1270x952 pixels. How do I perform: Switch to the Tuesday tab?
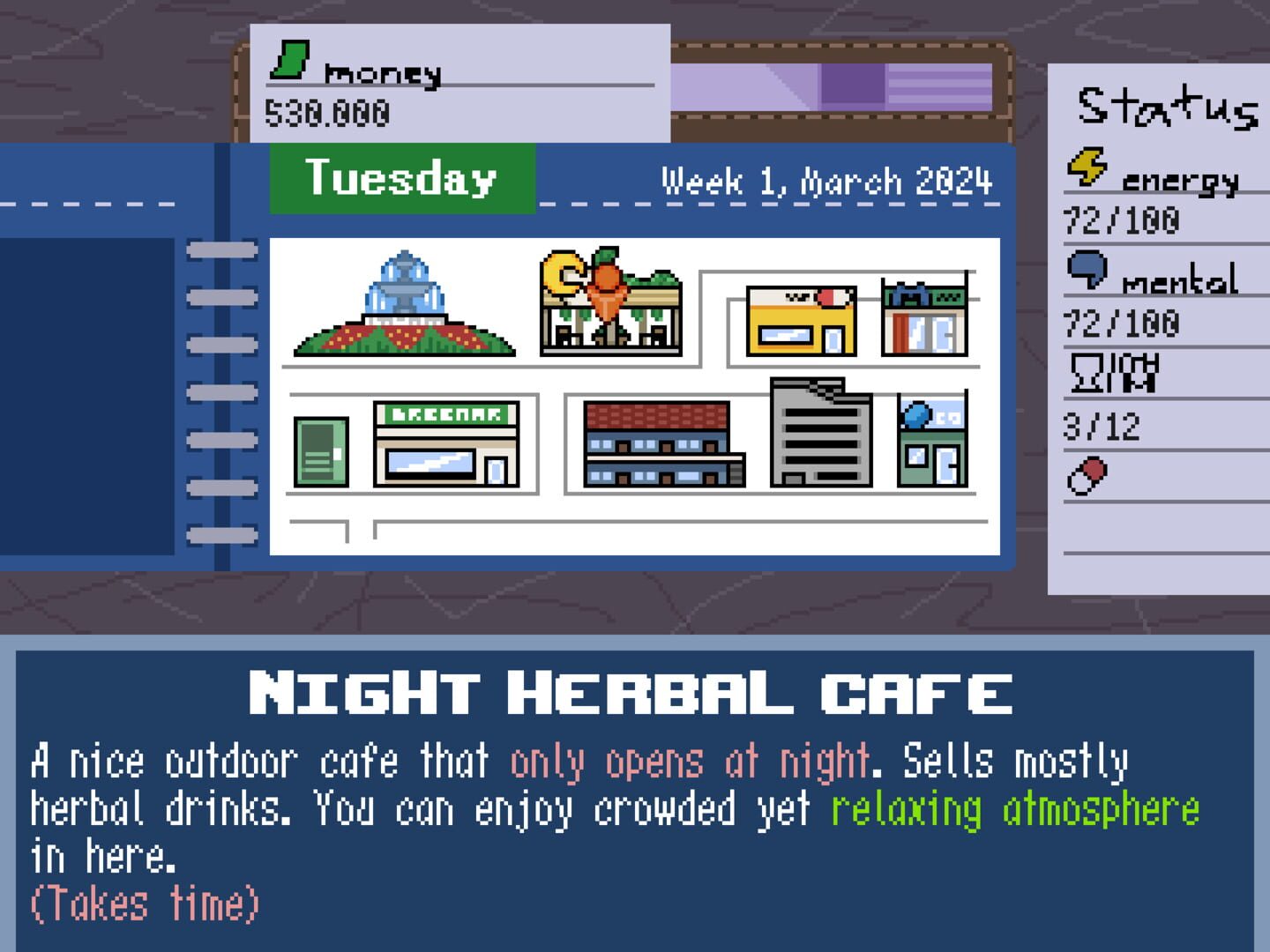pyautogui.click(x=401, y=179)
